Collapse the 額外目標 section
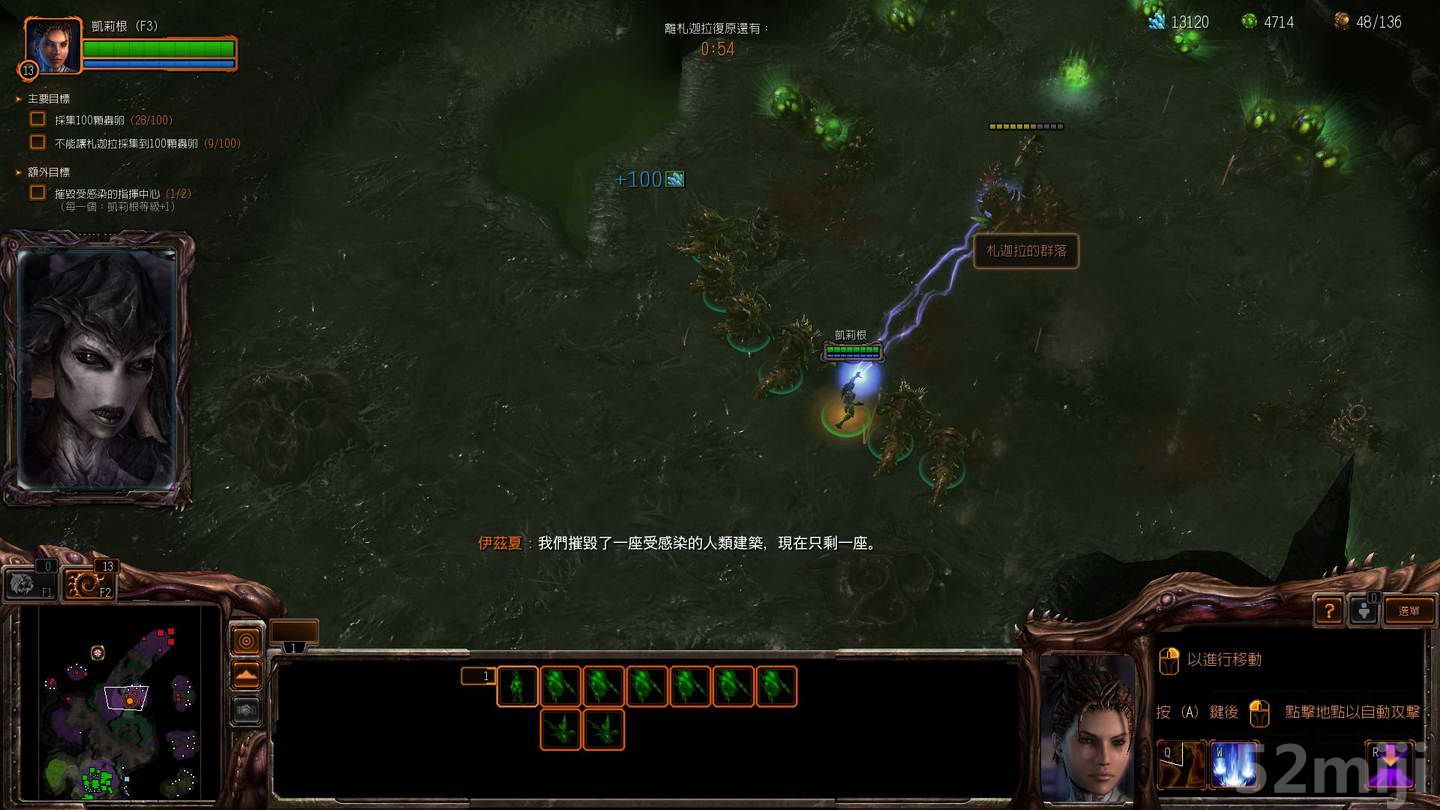The image size is (1440, 810). click(17, 172)
